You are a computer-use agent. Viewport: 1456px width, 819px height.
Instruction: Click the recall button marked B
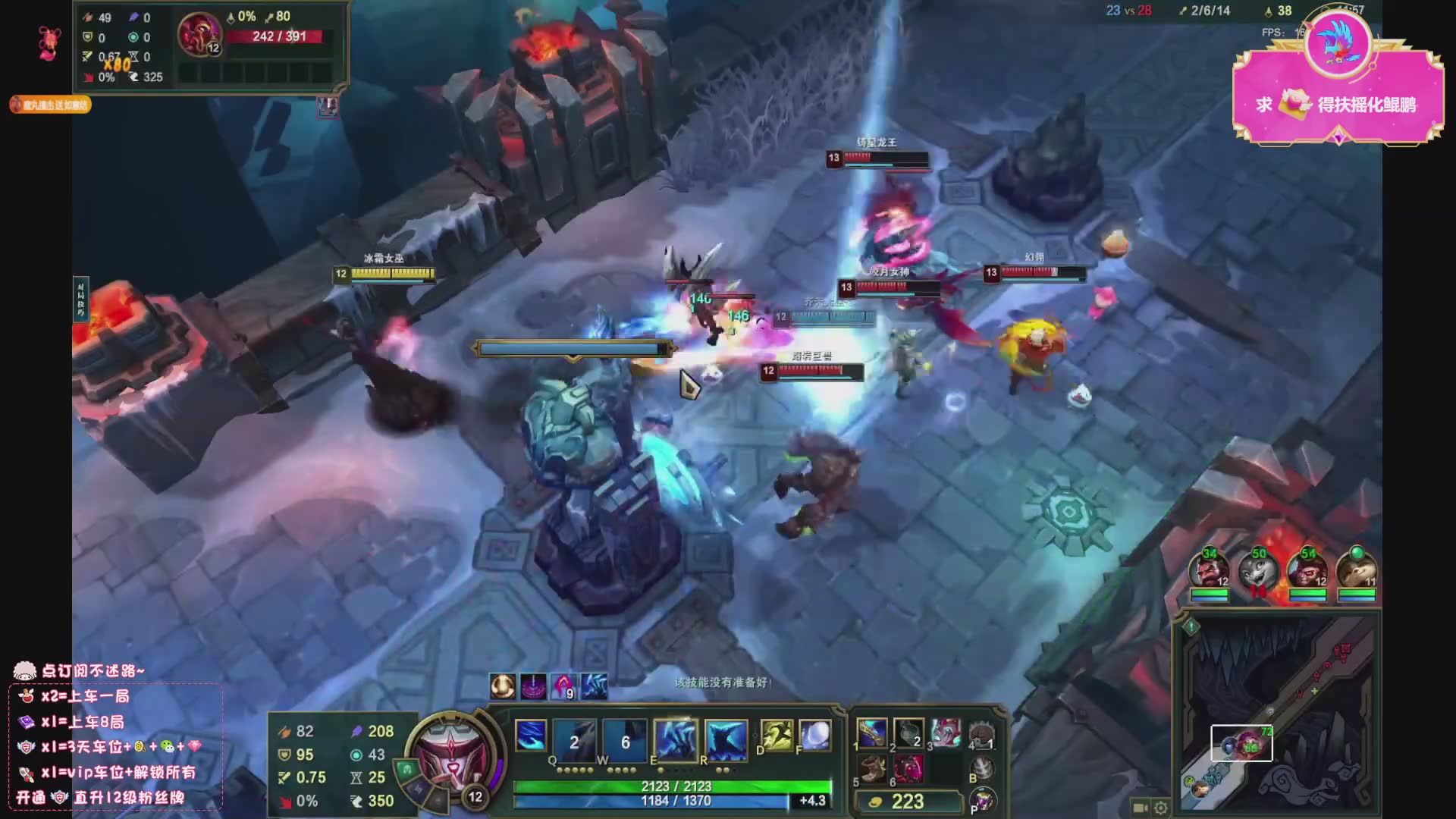point(982,769)
